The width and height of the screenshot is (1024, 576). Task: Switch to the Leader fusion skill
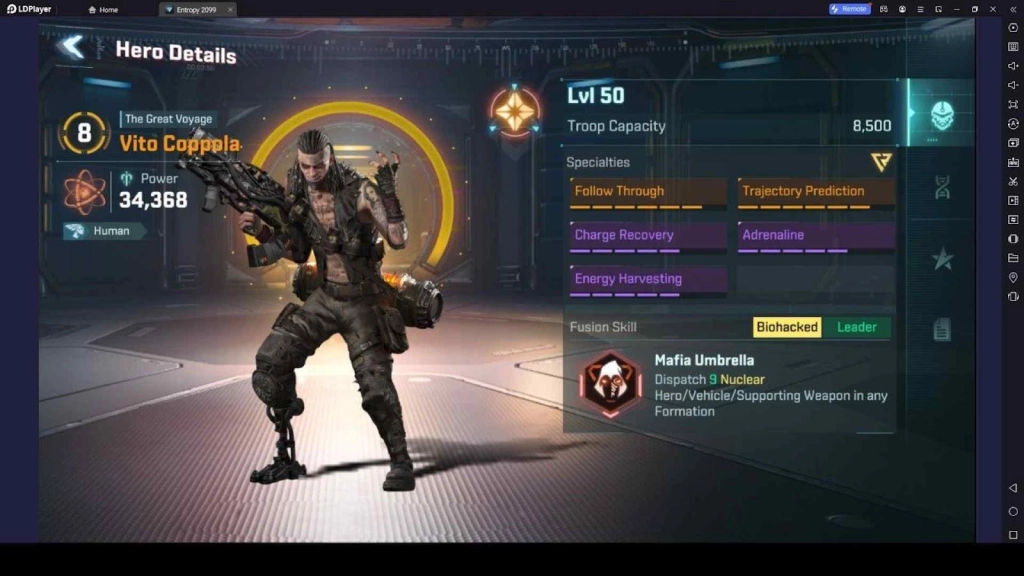(856, 327)
